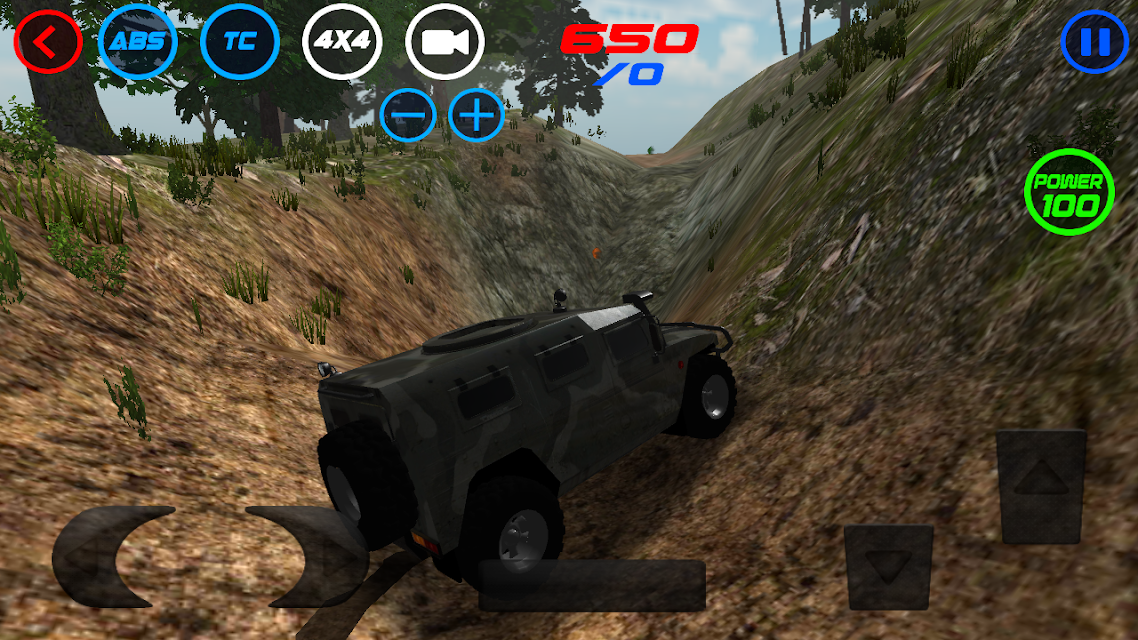Toggle TC traction control
This screenshot has width=1138, height=640.
240,42
